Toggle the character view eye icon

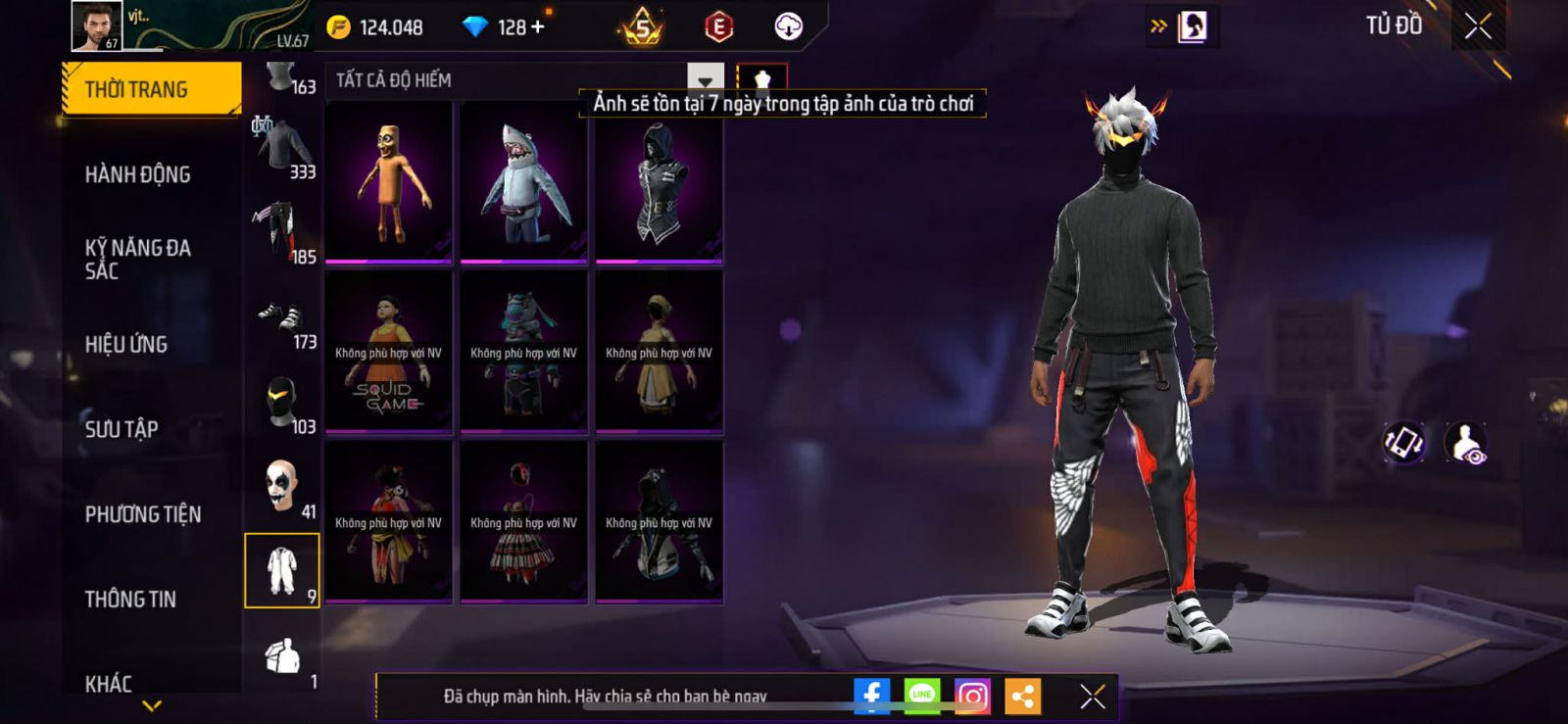click(1466, 444)
